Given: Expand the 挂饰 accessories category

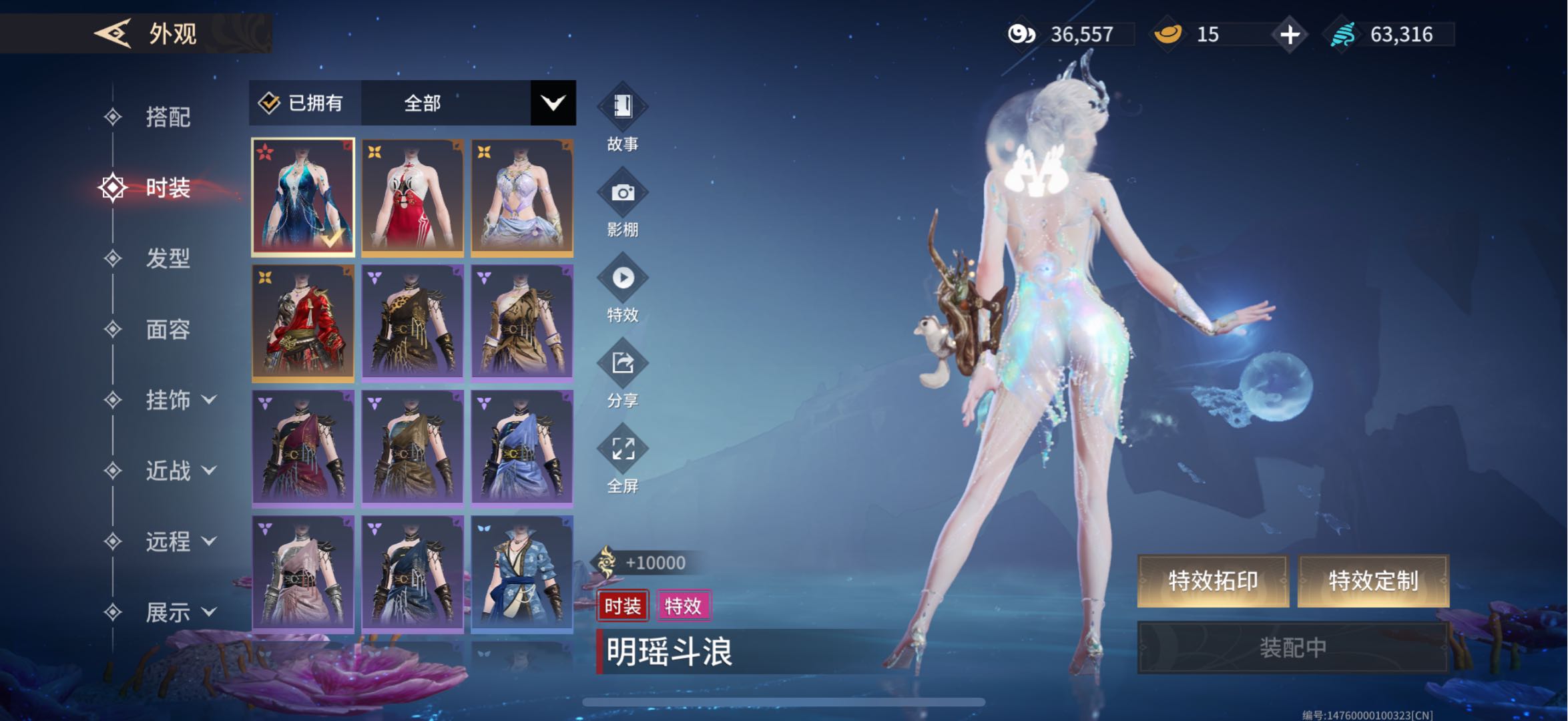Looking at the screenshot, I should 179,400.
